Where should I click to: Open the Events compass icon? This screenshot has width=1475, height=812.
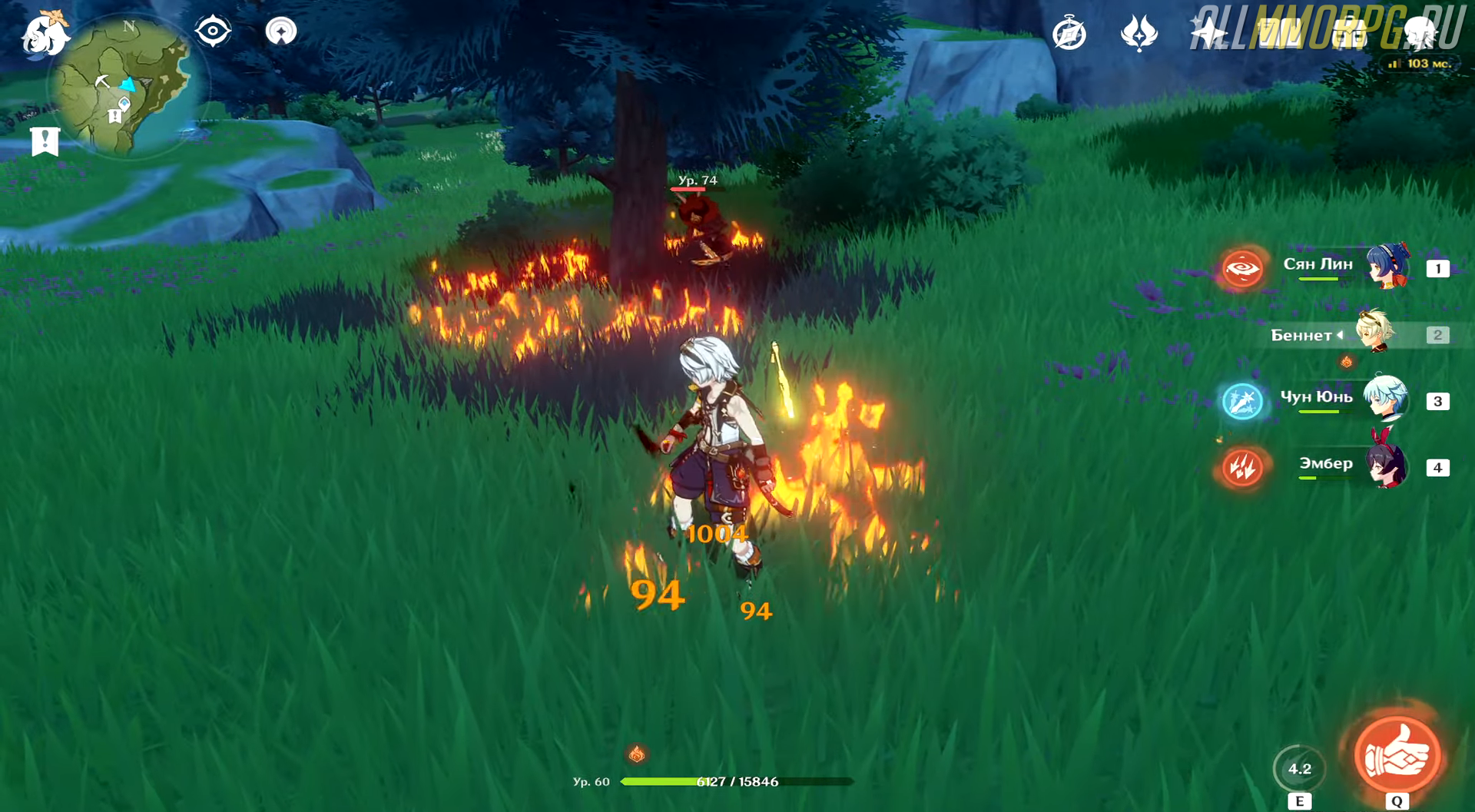click(x=1069, y=34)
